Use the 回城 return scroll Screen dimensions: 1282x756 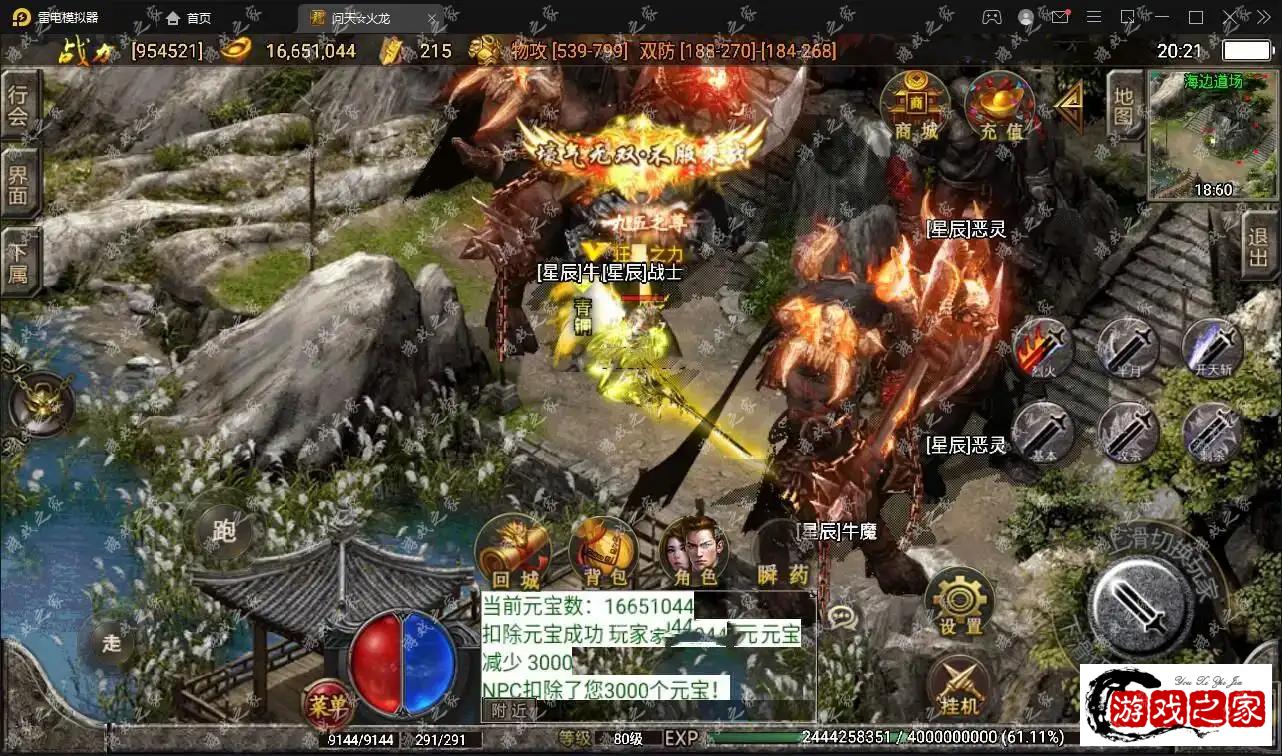(x=514, y=551)
